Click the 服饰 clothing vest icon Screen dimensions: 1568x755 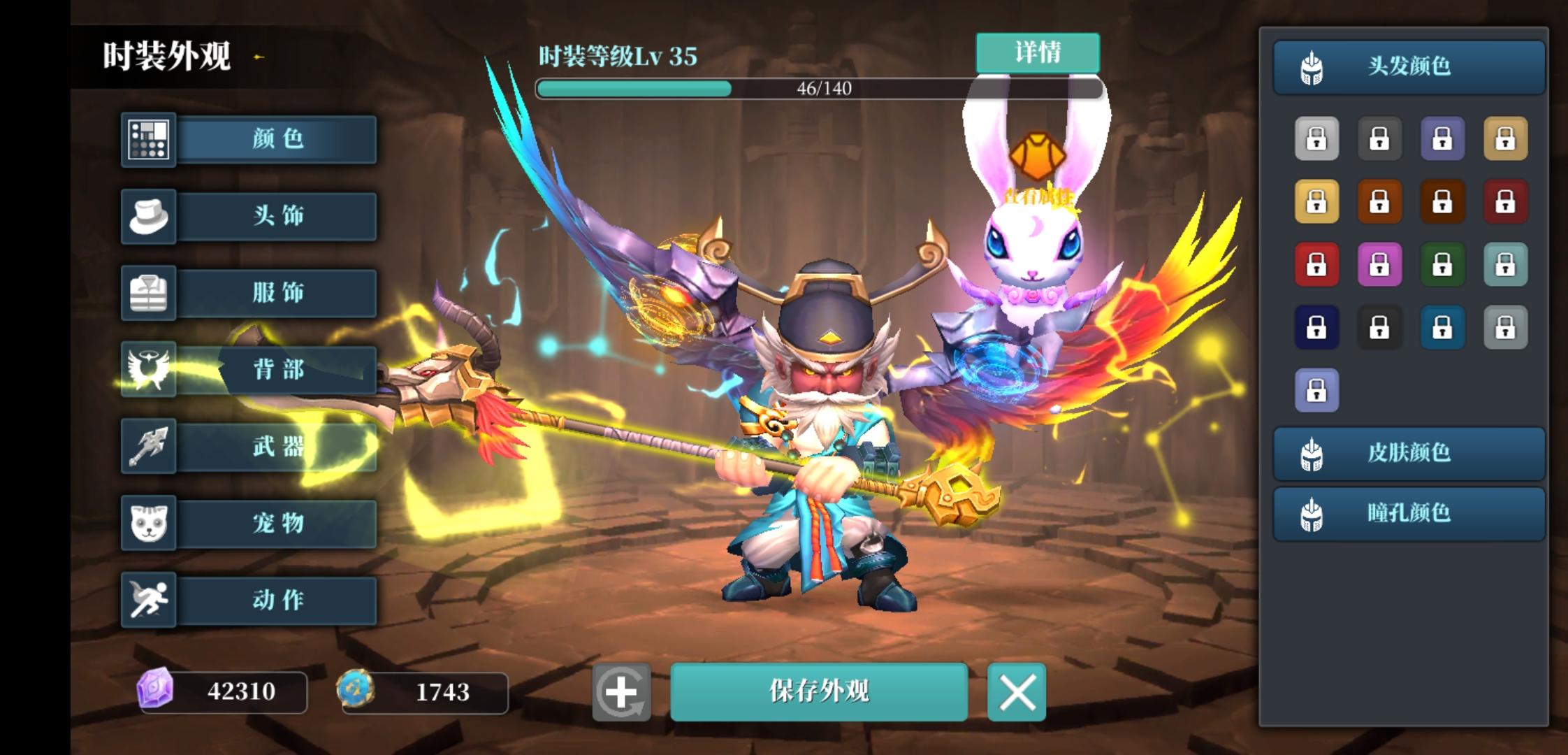click(149, 292)
